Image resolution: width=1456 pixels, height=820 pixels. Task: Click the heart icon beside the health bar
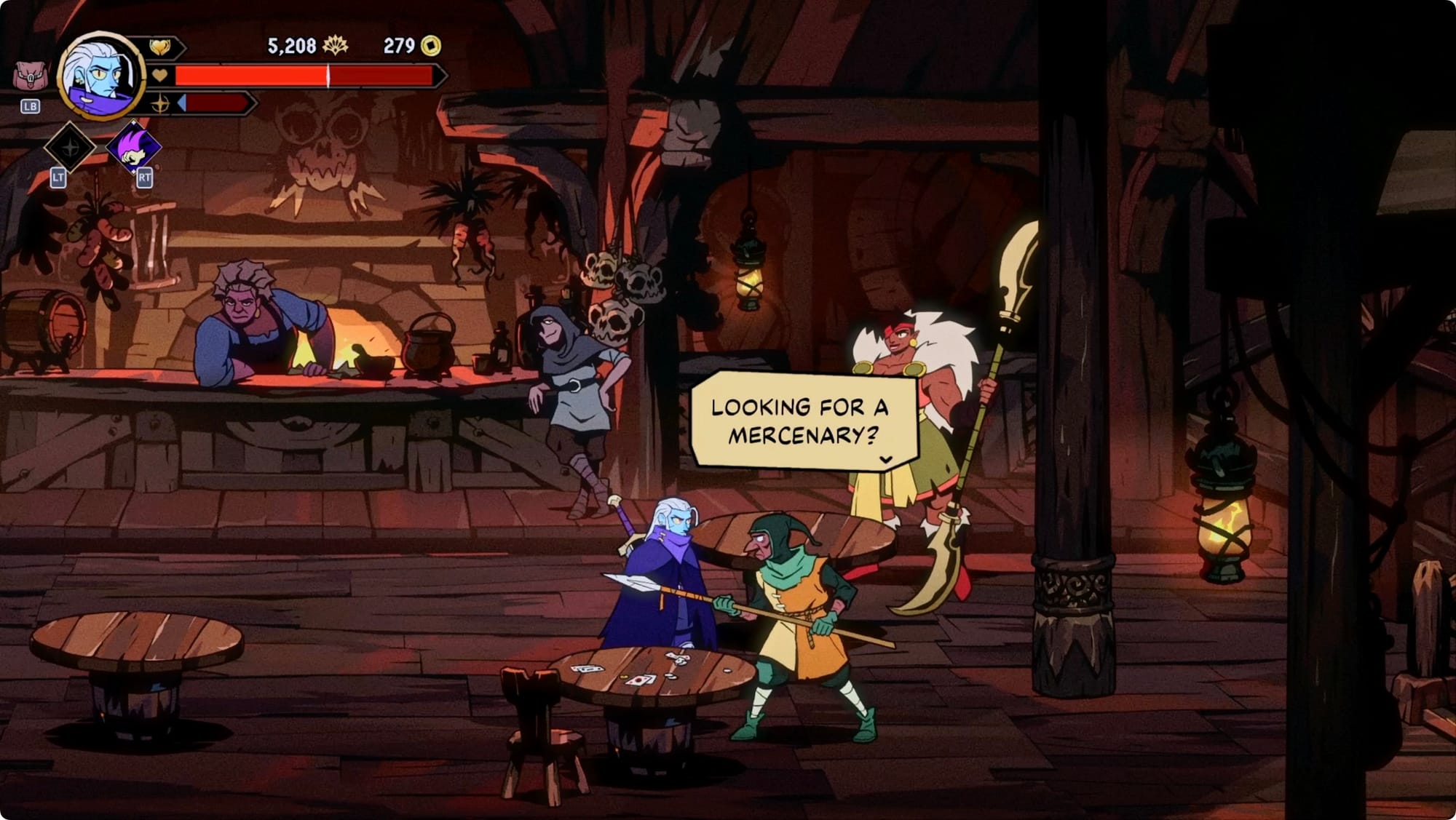160,75
